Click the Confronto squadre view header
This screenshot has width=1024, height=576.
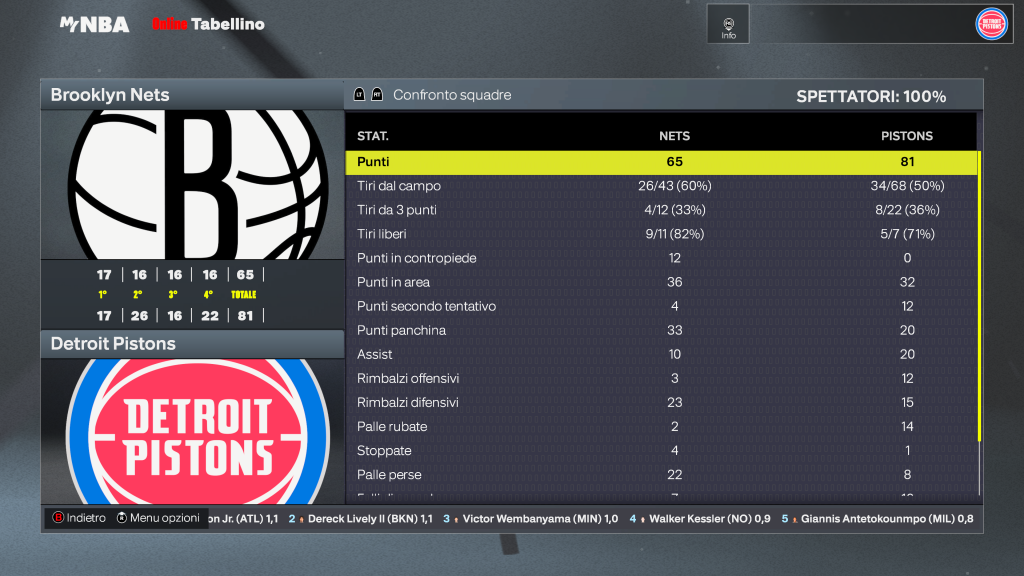[x=452, y=95]
